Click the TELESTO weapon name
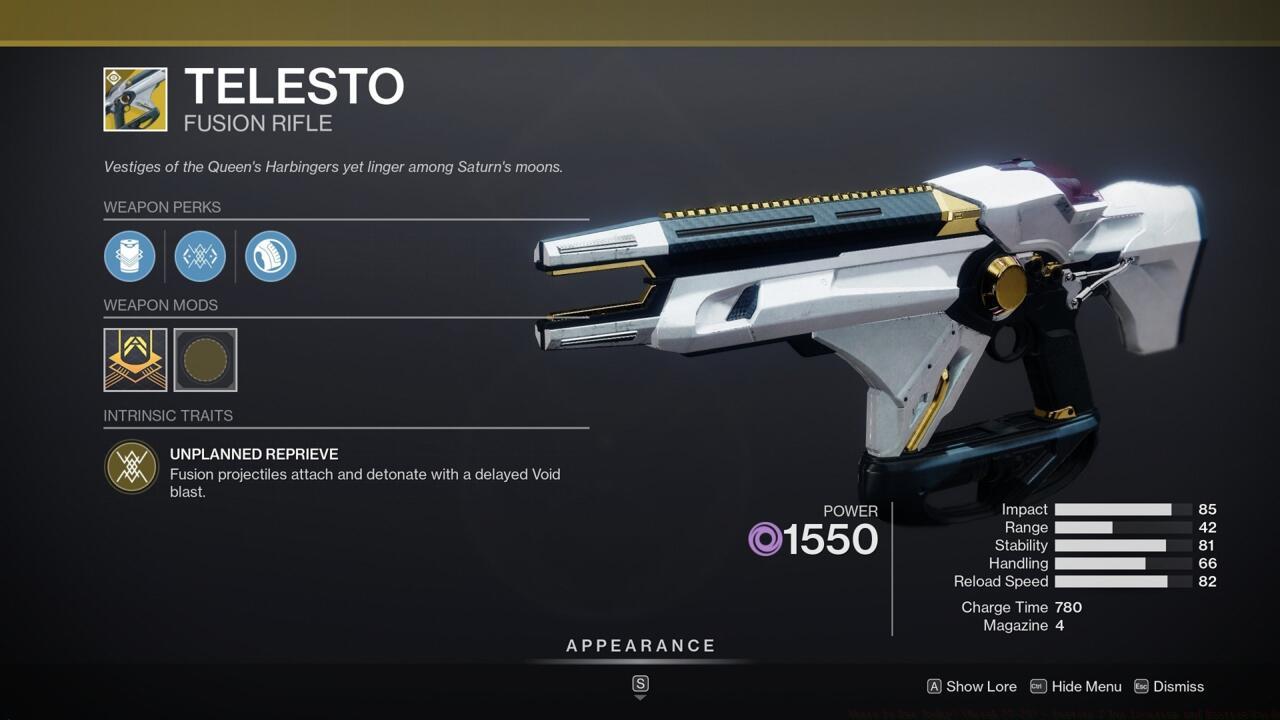The width and height of the screenshot is (1280, 720). click(x=294, y=87)
